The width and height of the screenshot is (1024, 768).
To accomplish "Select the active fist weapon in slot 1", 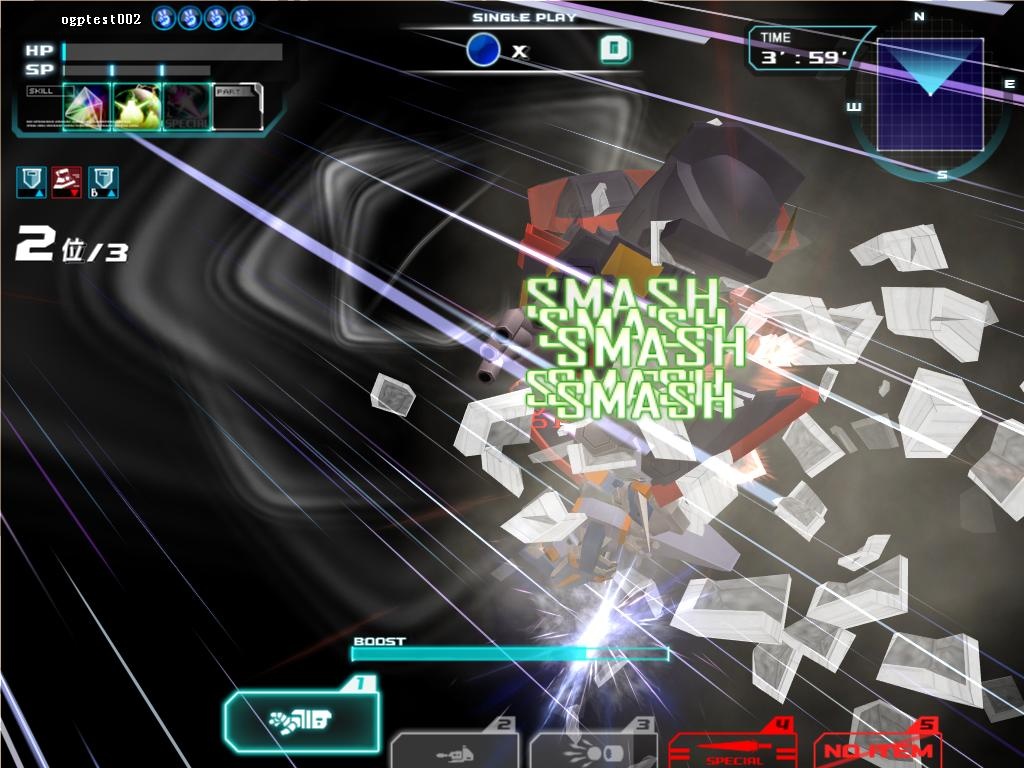I will [x=302, y=720].
